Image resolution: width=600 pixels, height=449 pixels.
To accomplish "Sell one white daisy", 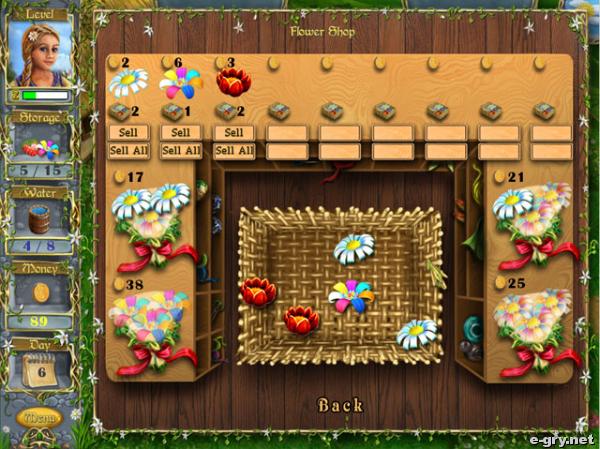I will pos(128,132).
